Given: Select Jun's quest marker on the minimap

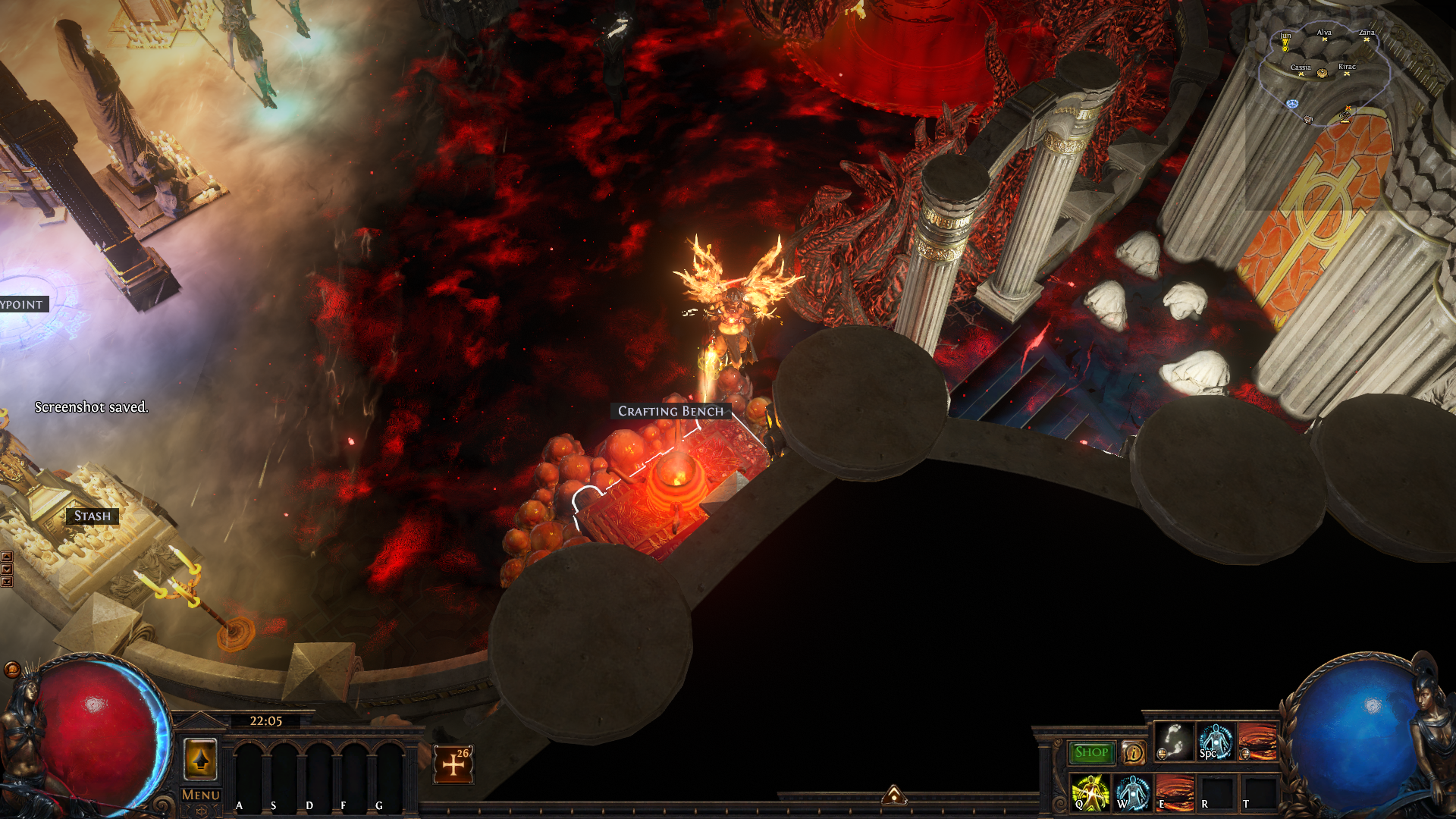Looking at the screenshot, I should point(1285,42).
